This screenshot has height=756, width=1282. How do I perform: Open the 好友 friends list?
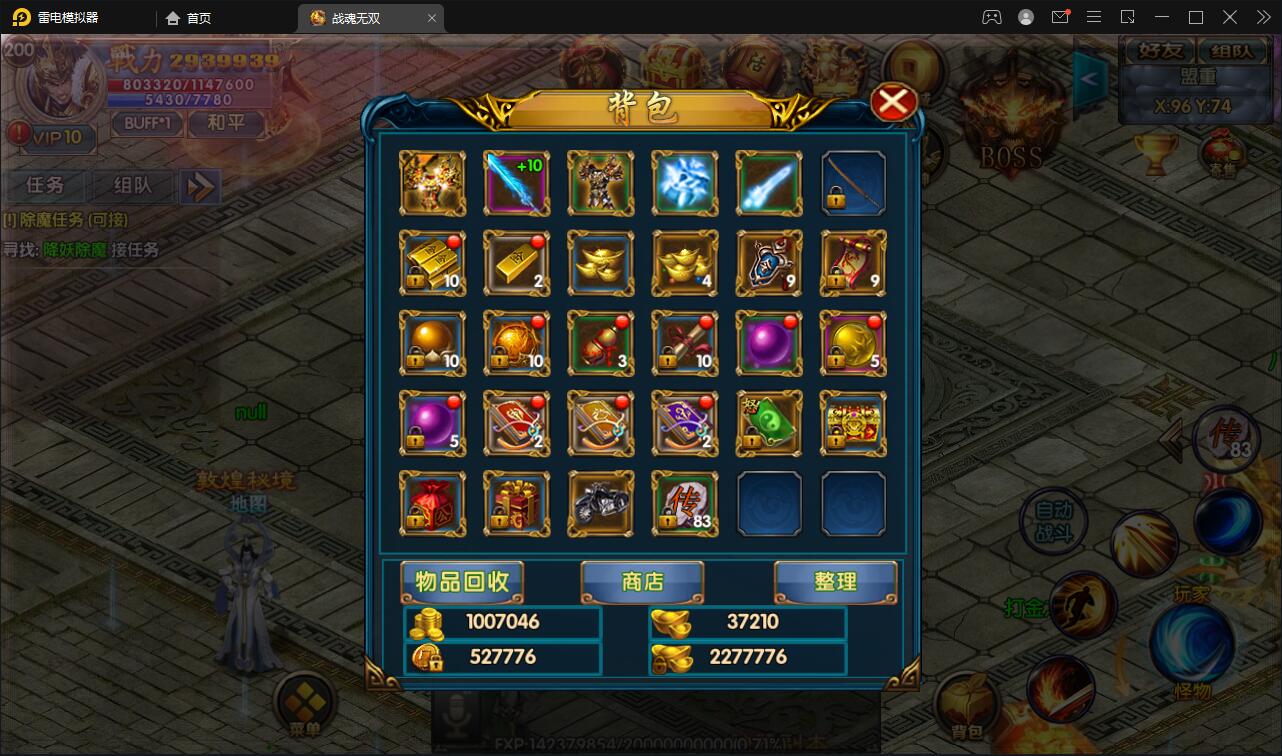[1160, 52]
